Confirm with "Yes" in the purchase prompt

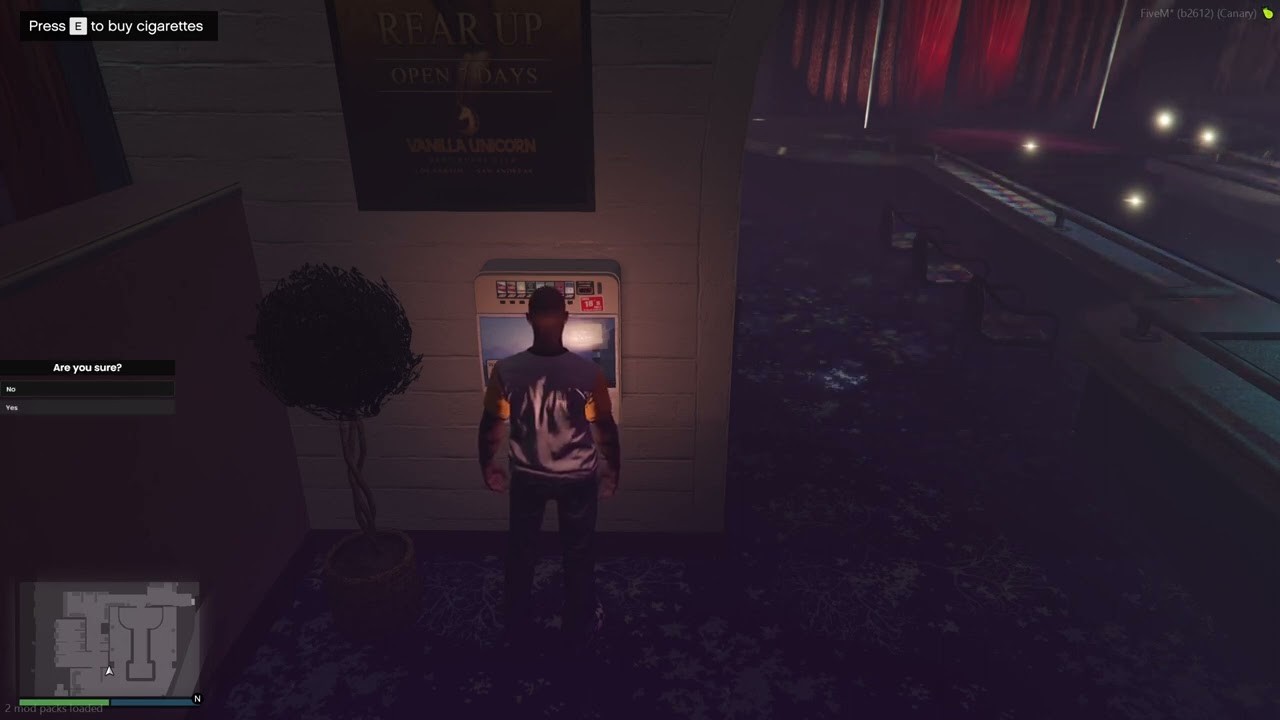pyautogui.click(x=87, y=407)
